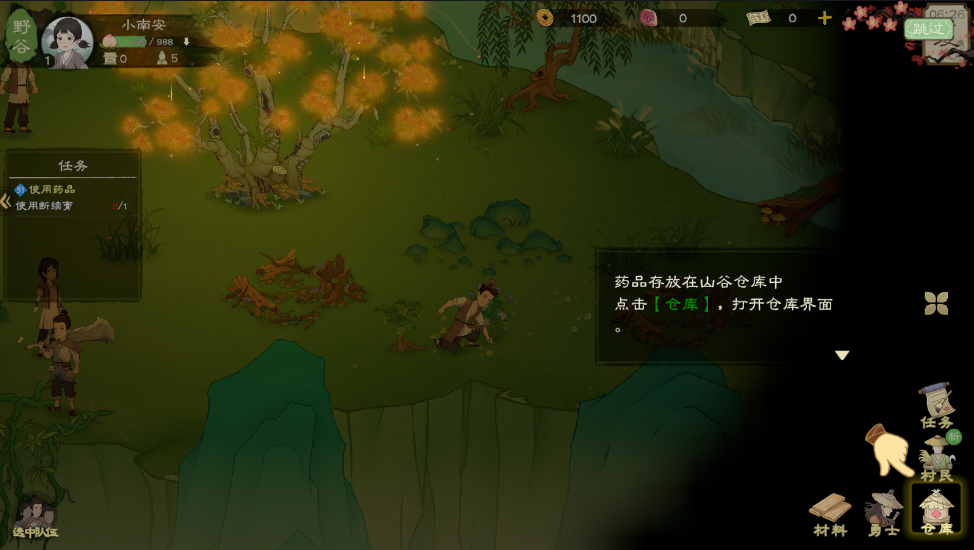The width and height of the screenshot is (974, 550).
Task: Open the 仓库 warehouse
Action: coord(937,508)
